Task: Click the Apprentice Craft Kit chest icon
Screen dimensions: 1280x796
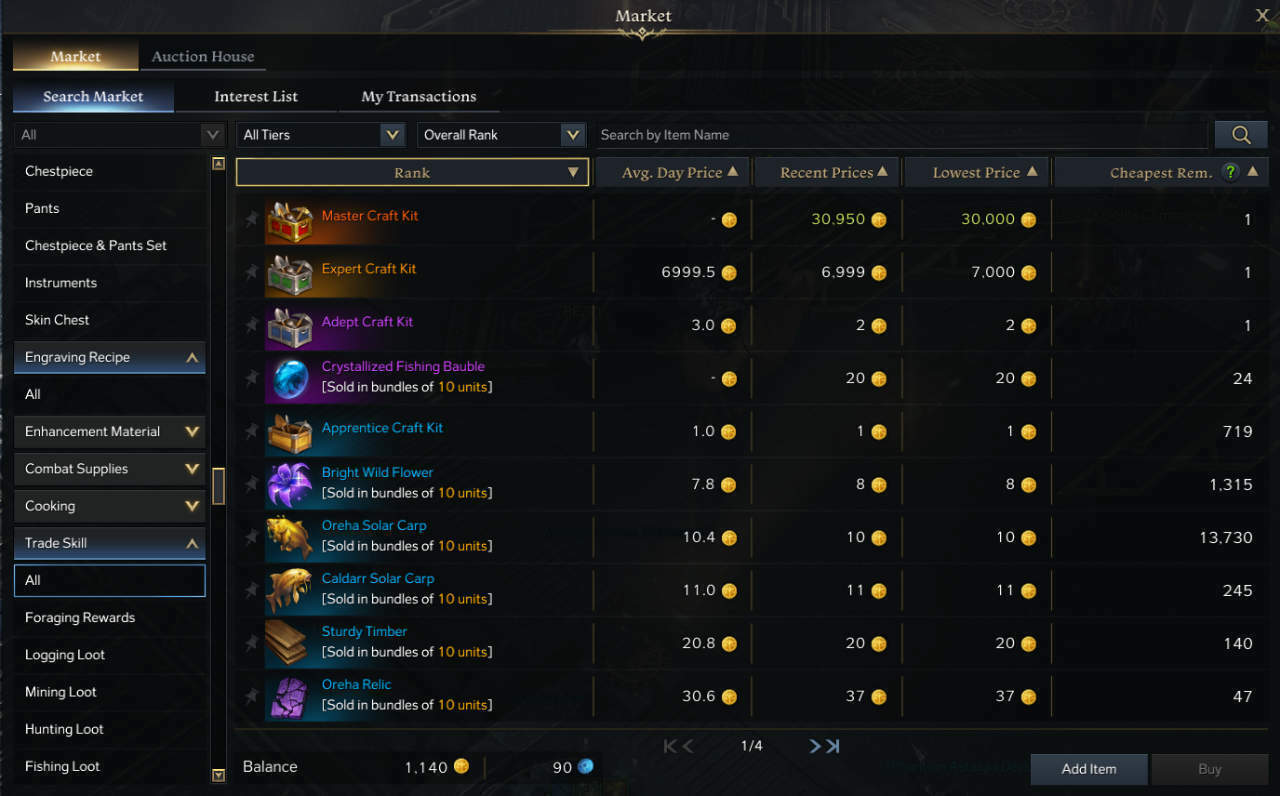Action: [289, 430]
